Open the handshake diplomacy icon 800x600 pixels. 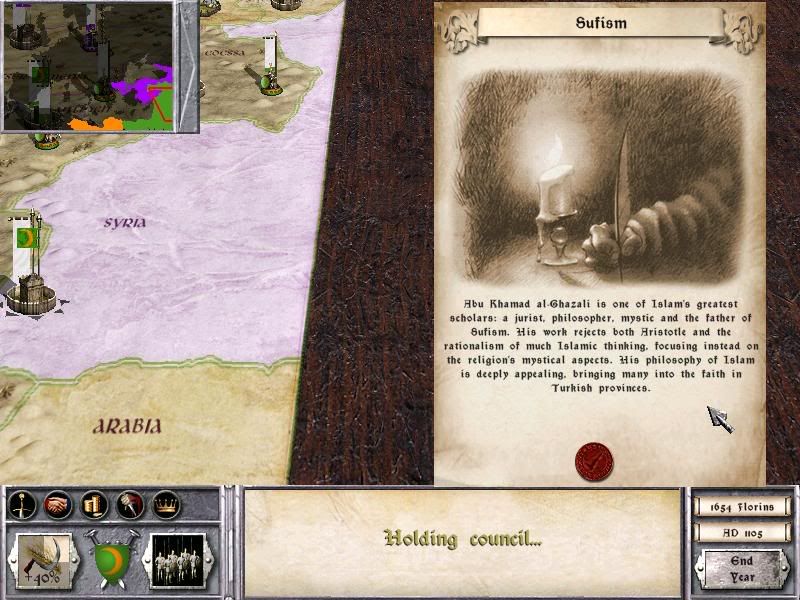tap(58, 506)
